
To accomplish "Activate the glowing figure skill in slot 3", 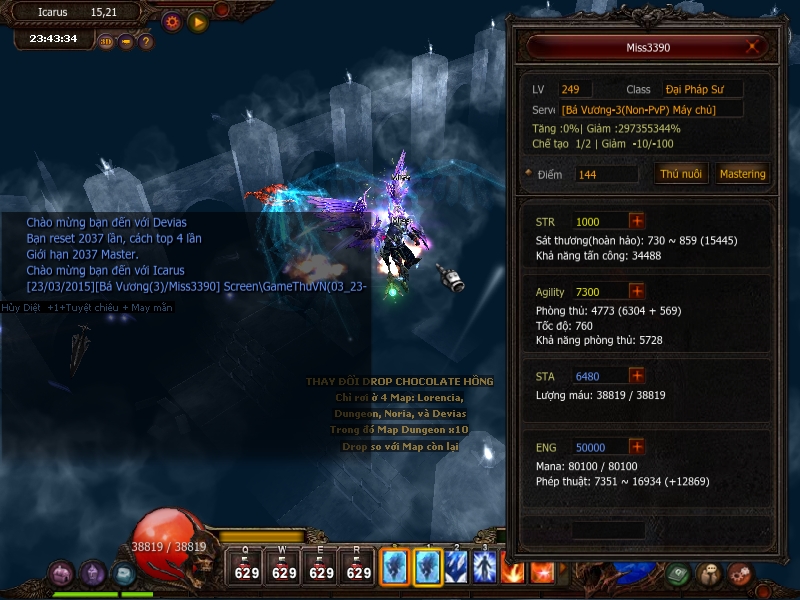I will point(486,567).
